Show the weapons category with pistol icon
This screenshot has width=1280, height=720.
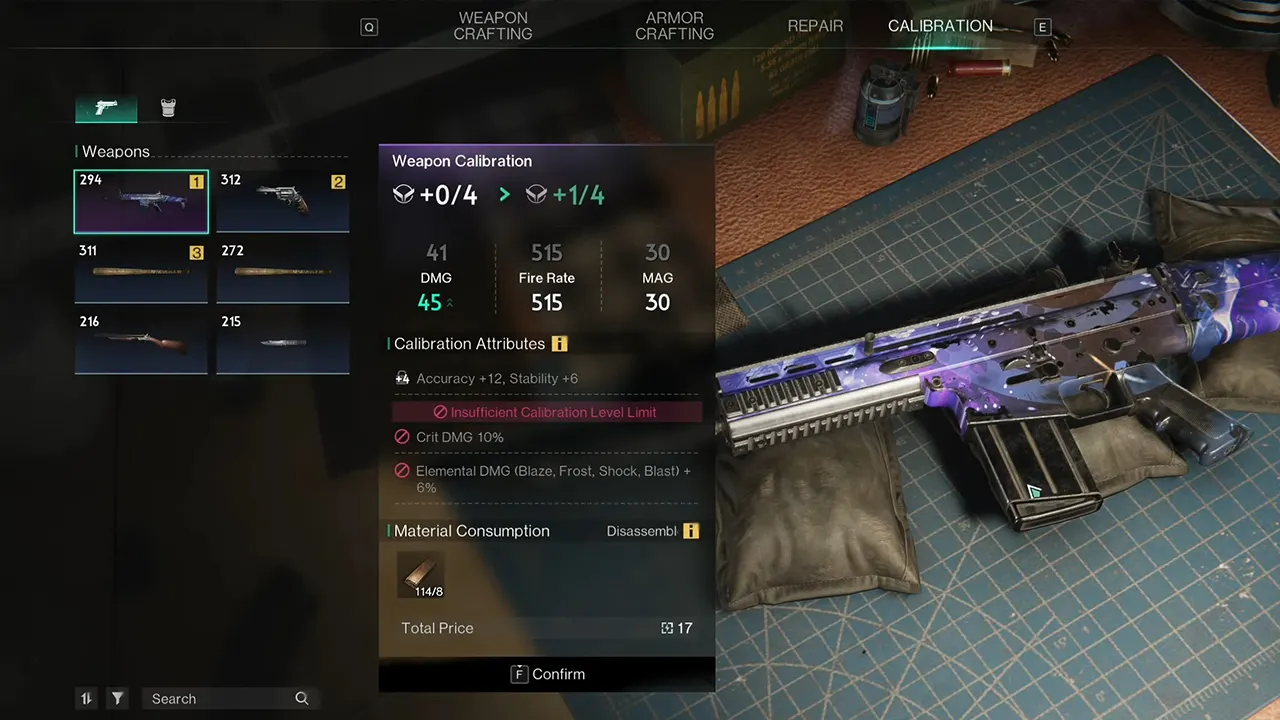click(x=106, y=108)
